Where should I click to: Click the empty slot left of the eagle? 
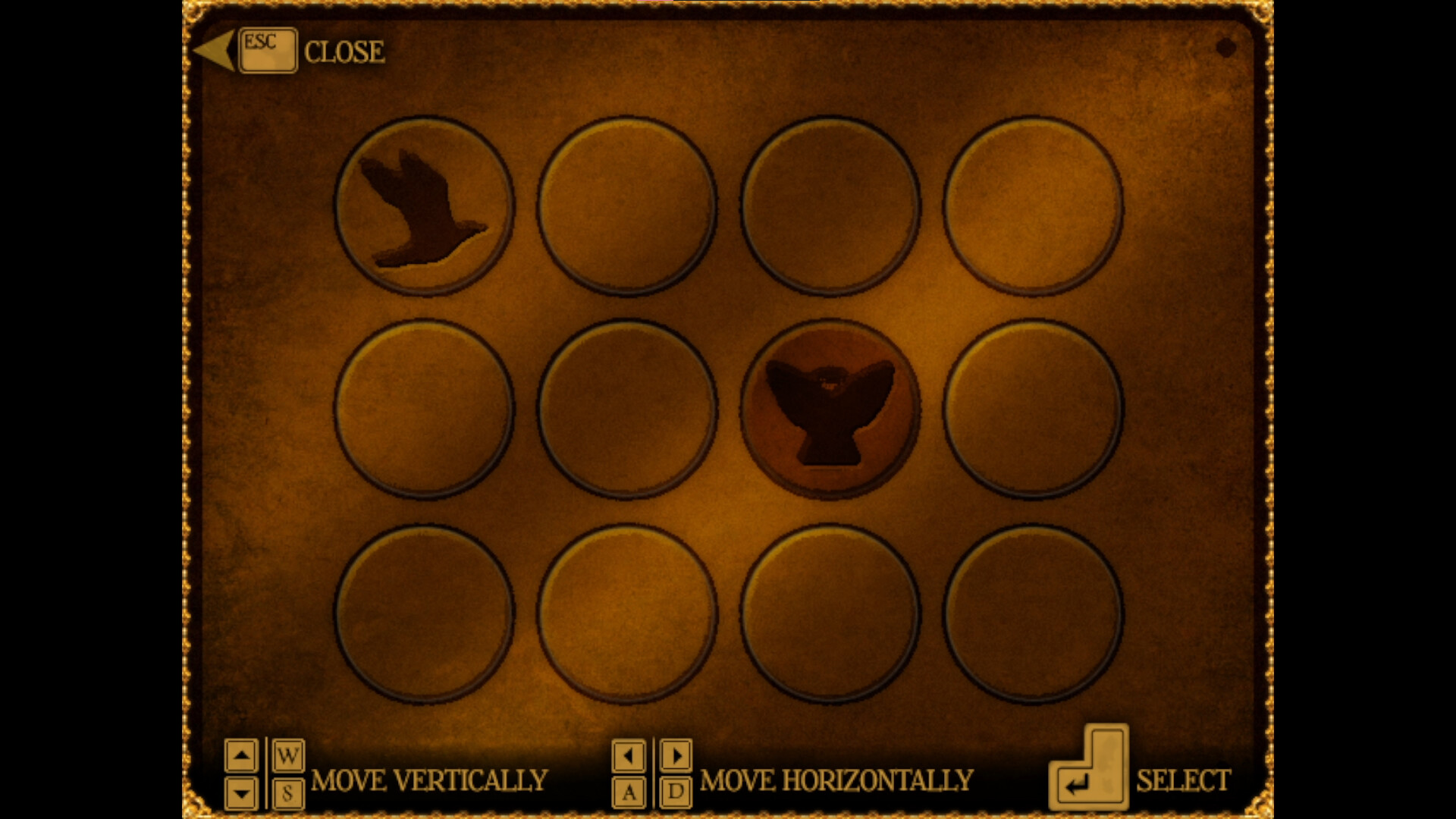pyautogui.click(x=628, y=409)
